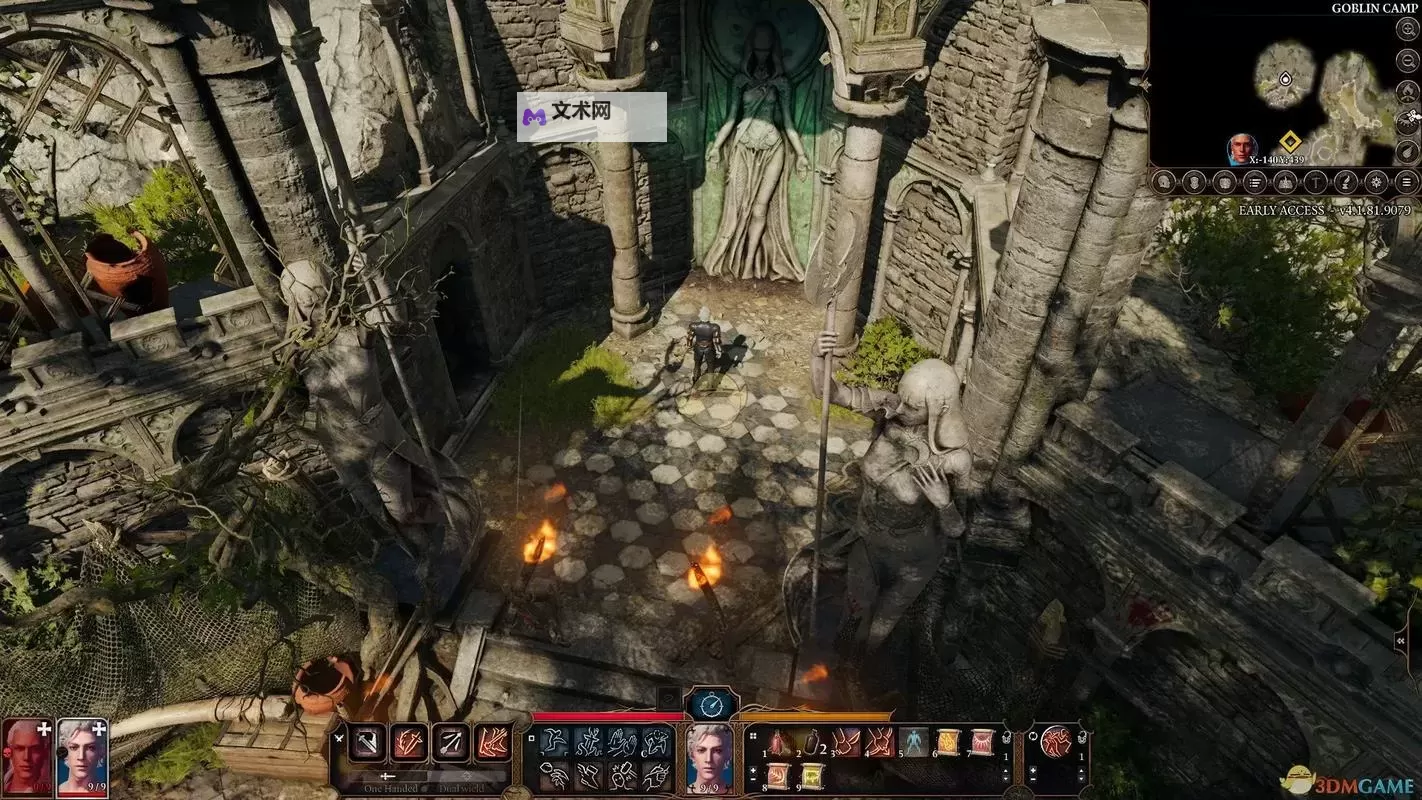Zoom out on the minimap
The height and width of the screenshot is (800, 1422).
1406,59
